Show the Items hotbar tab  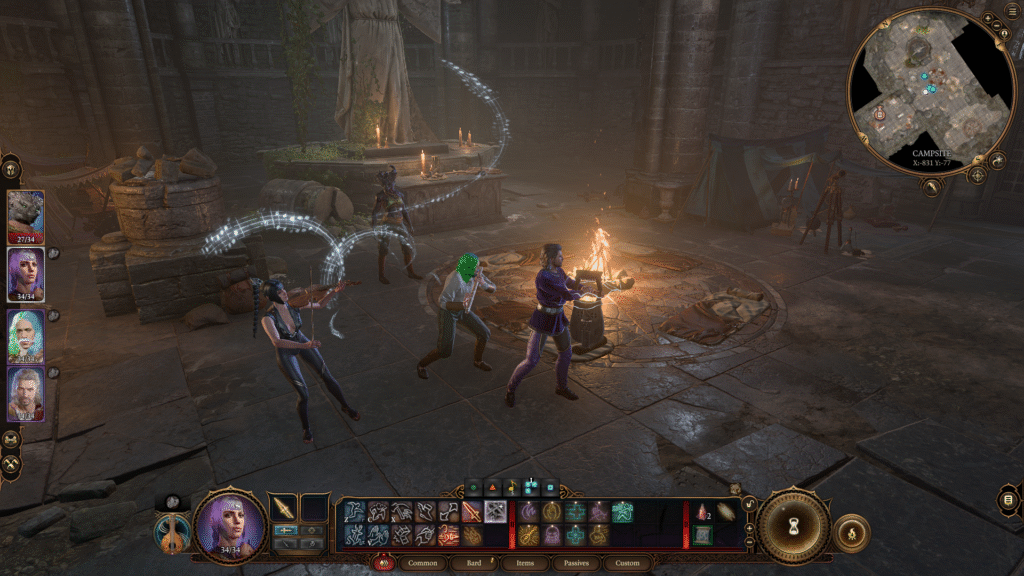pos(525,563)
